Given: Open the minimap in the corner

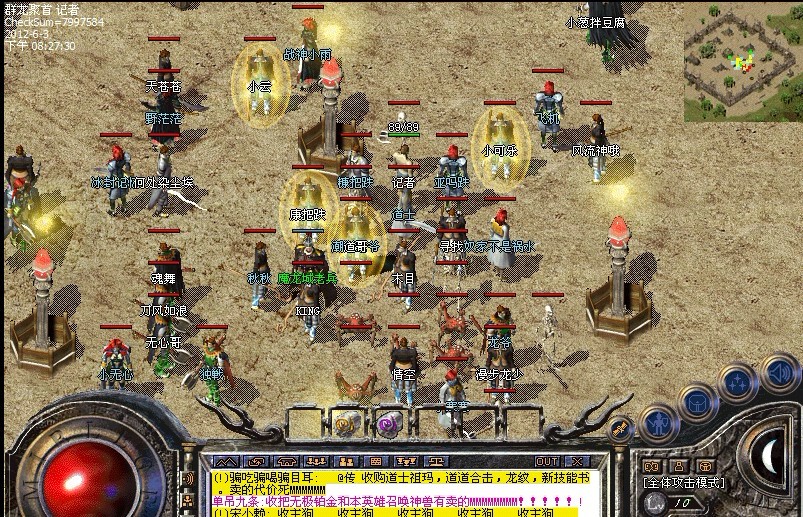Looking at the screenshot, I should (x=741, y=58).
